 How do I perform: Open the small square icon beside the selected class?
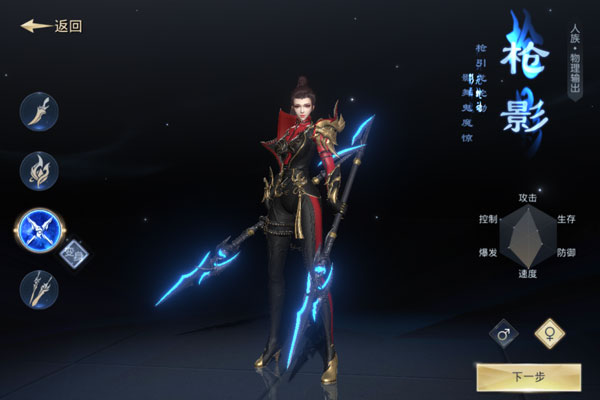tap(74, 256)
